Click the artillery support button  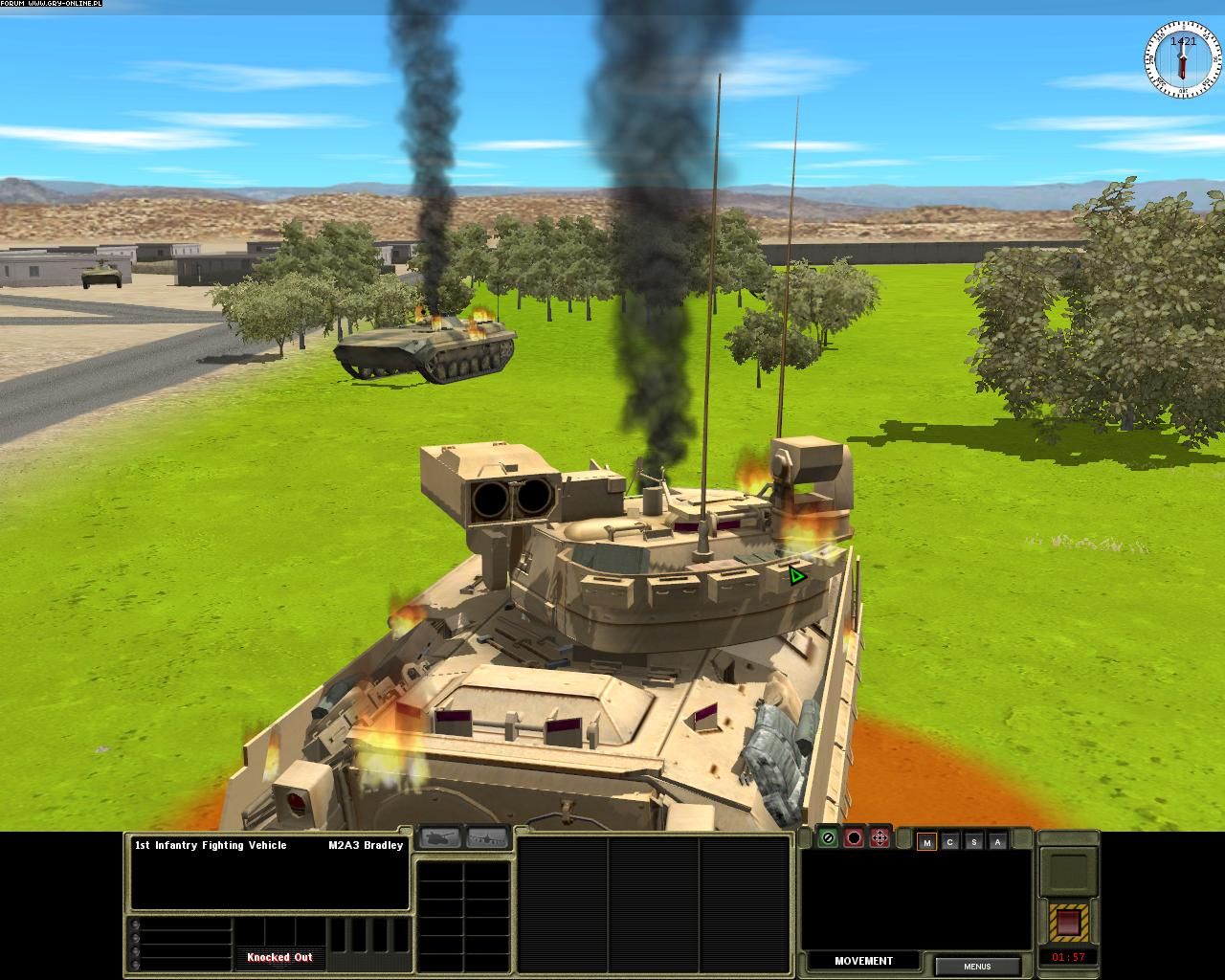click(x=440, y=838)
